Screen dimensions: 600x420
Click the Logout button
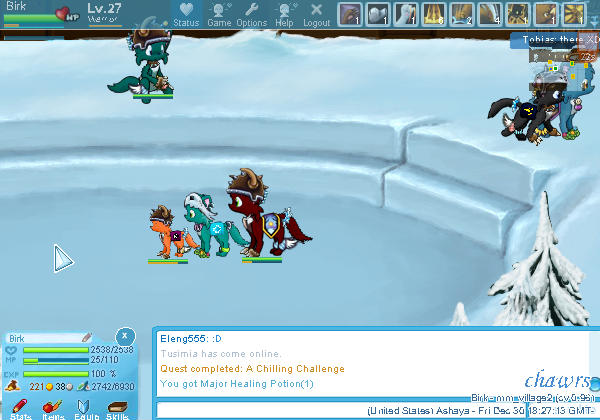(316, 13)
